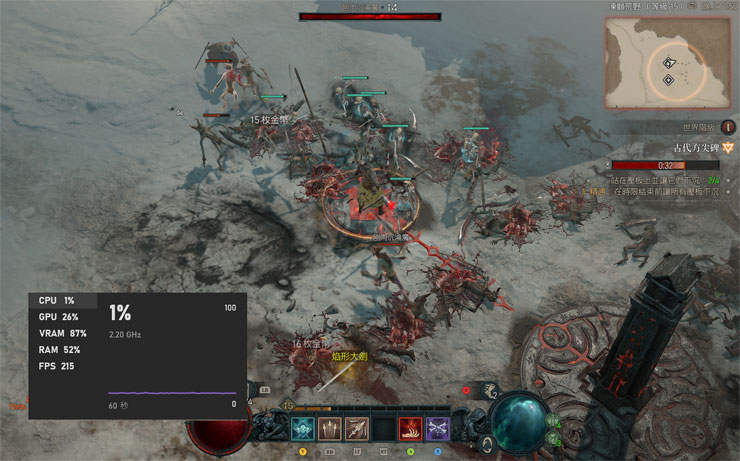The width and height of the screenshot is (740, 461).
Task: Cast the red flame claw skill
Action: (410, 429)
